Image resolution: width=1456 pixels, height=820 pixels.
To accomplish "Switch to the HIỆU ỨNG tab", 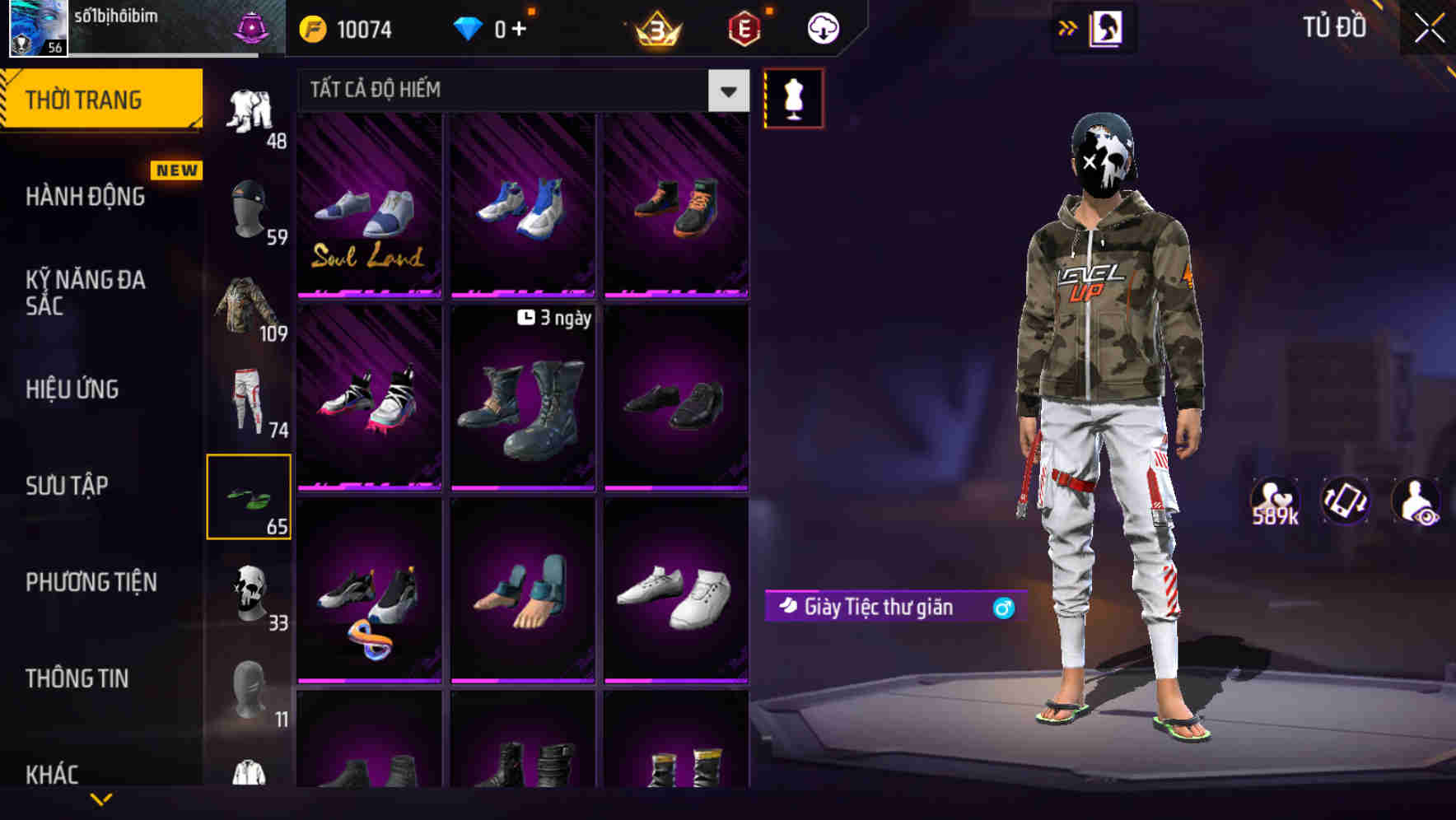I will (x=71, y=389).
